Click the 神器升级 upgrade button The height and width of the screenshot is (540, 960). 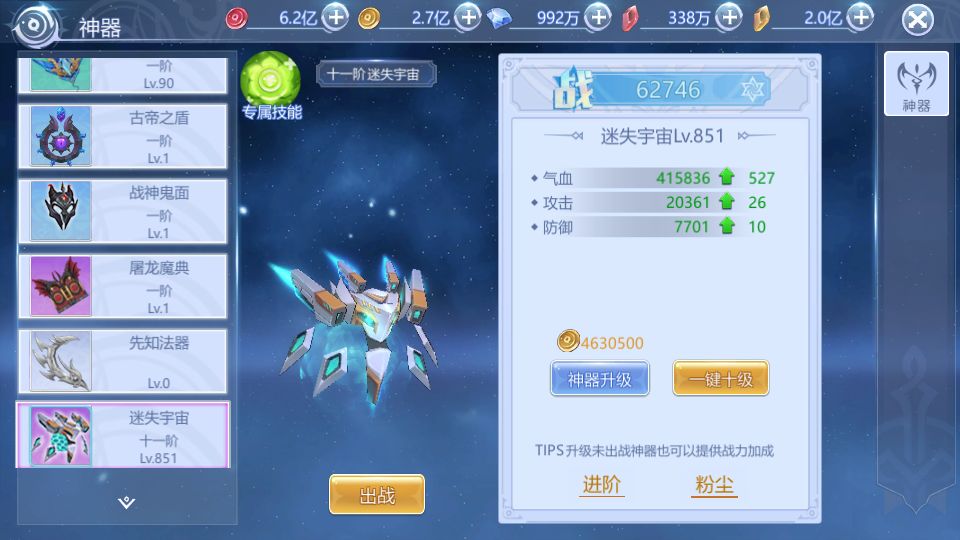[x=599, y=379]
